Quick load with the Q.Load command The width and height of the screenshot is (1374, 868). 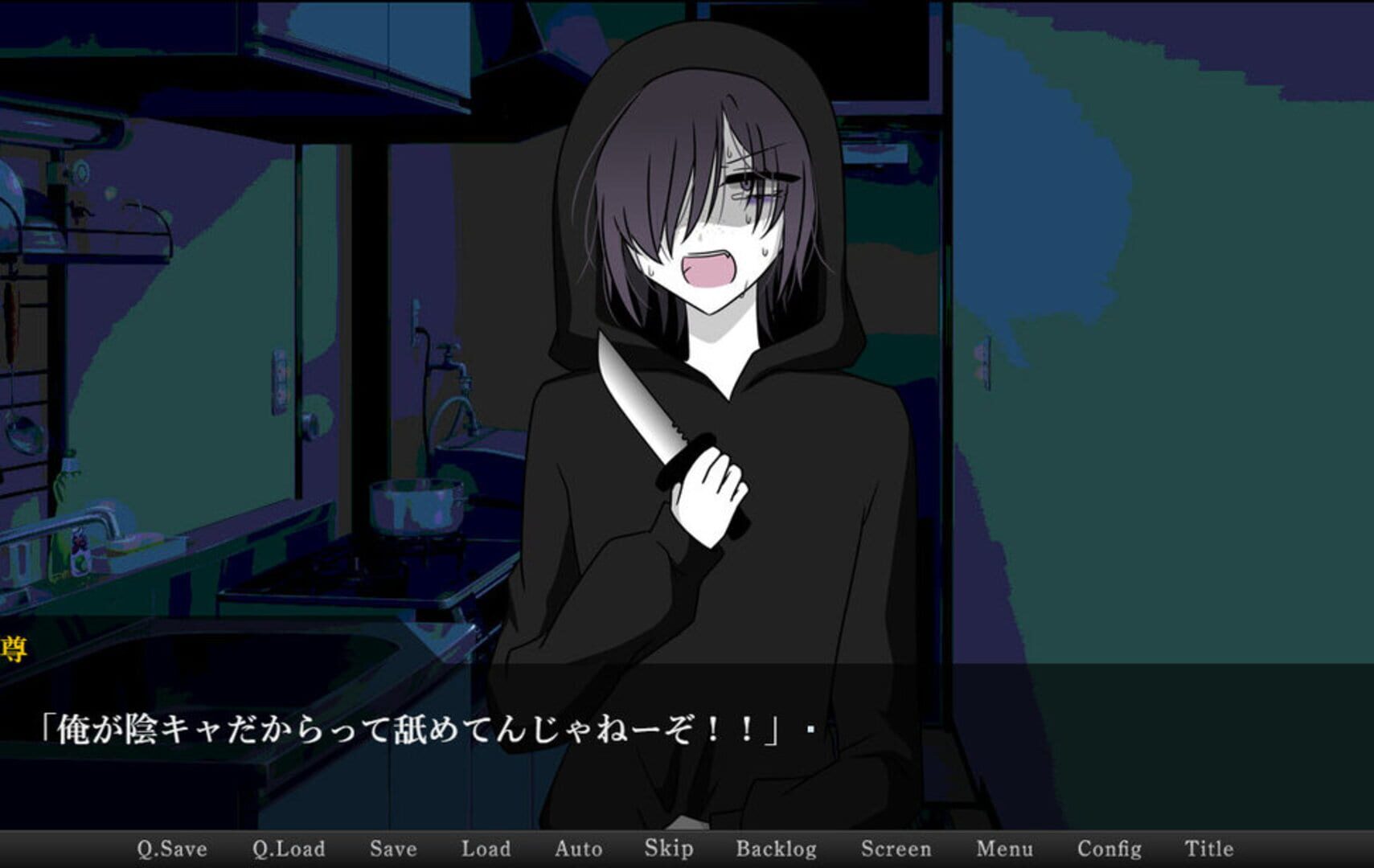[289, 848]
